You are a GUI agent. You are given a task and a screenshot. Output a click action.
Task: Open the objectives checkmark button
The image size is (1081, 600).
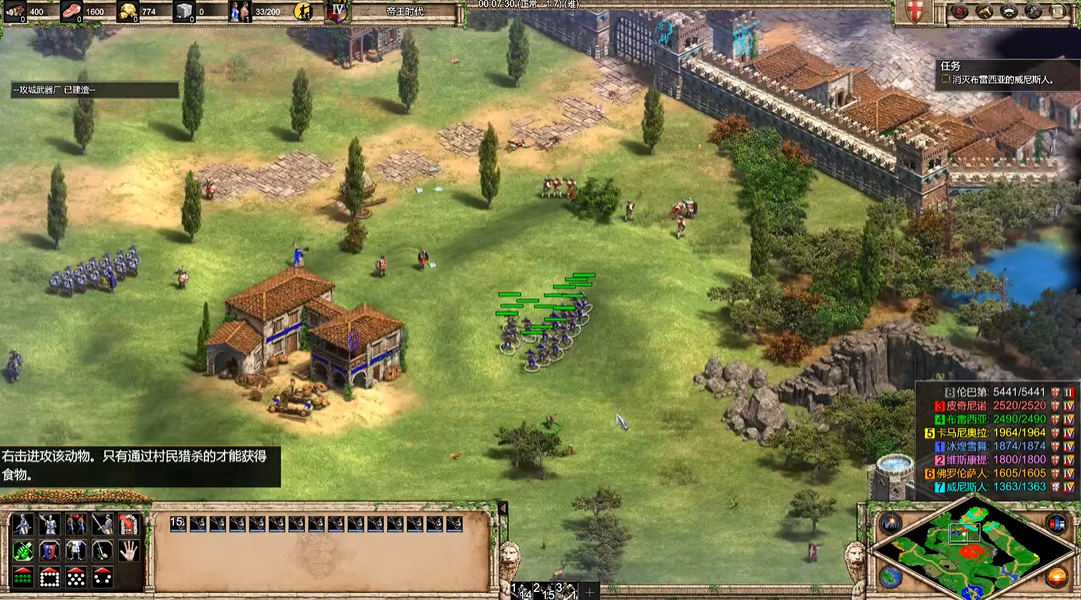point(961,11)
